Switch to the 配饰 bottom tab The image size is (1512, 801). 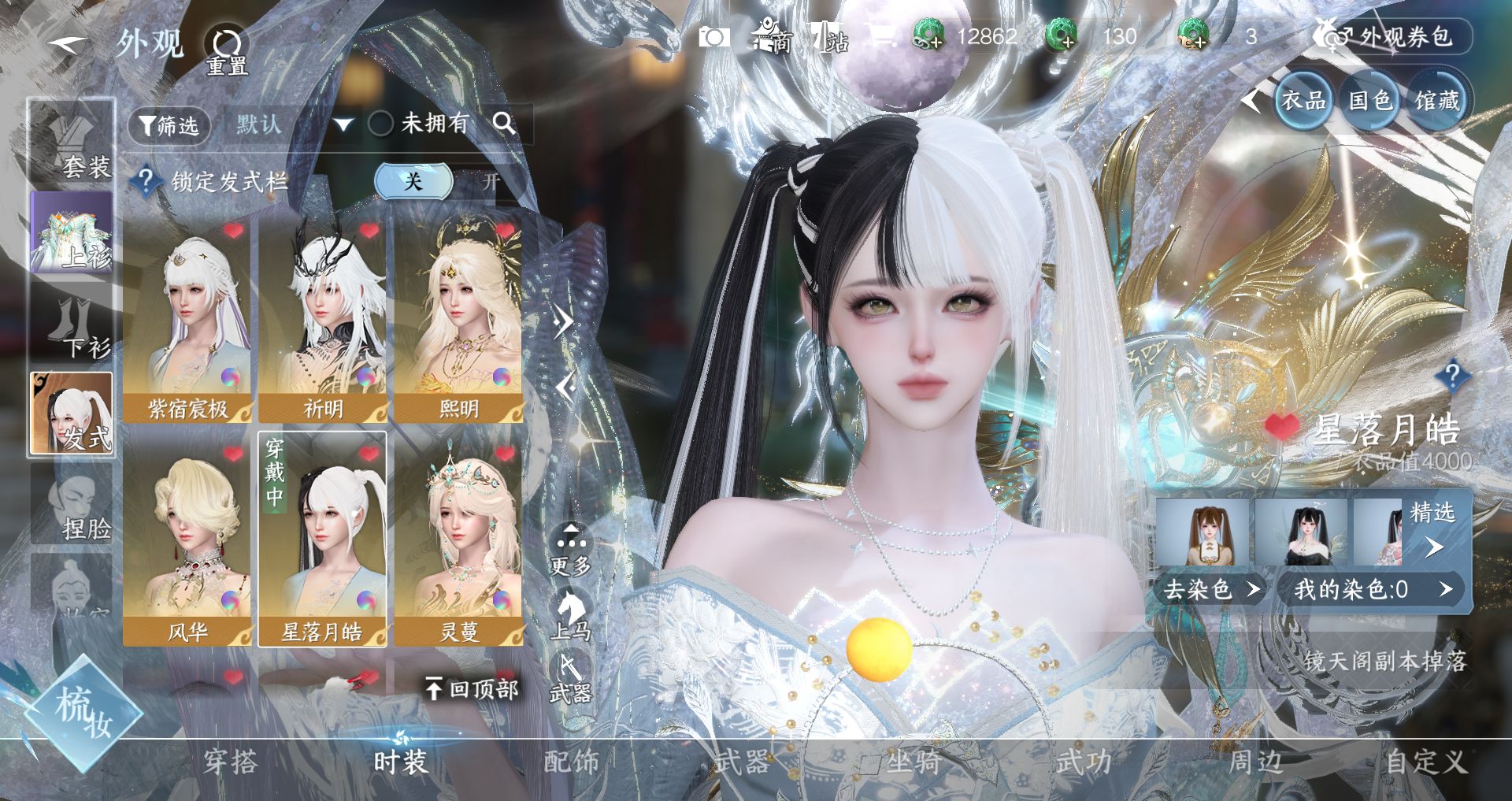coord(572,762)
